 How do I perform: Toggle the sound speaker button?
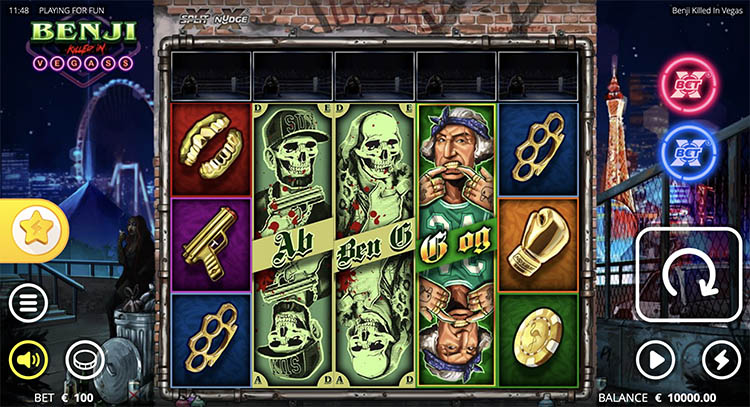pyautogui.click(x=29, y=358)
